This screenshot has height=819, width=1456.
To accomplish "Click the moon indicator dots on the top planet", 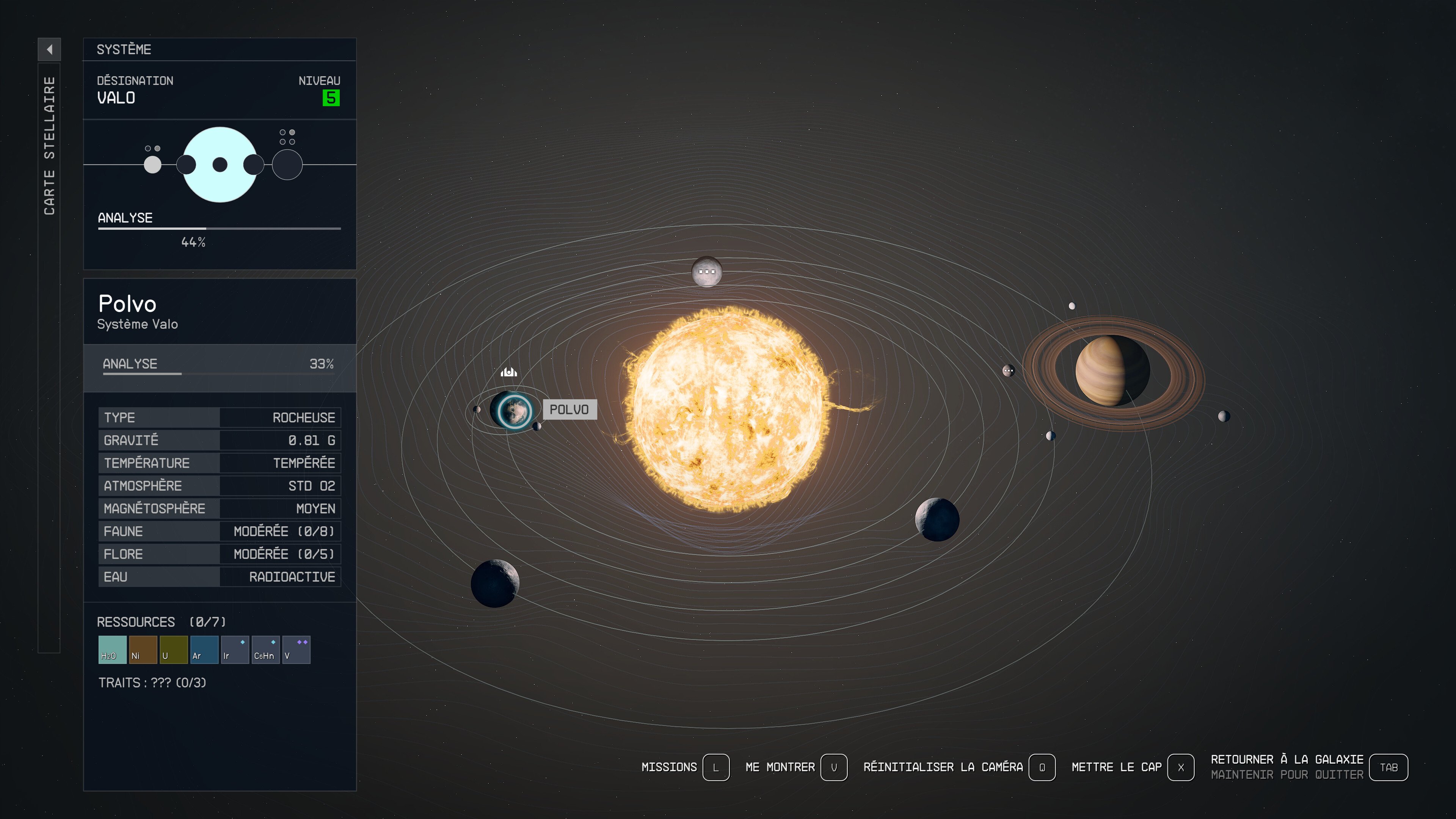I will coord(707,271).
